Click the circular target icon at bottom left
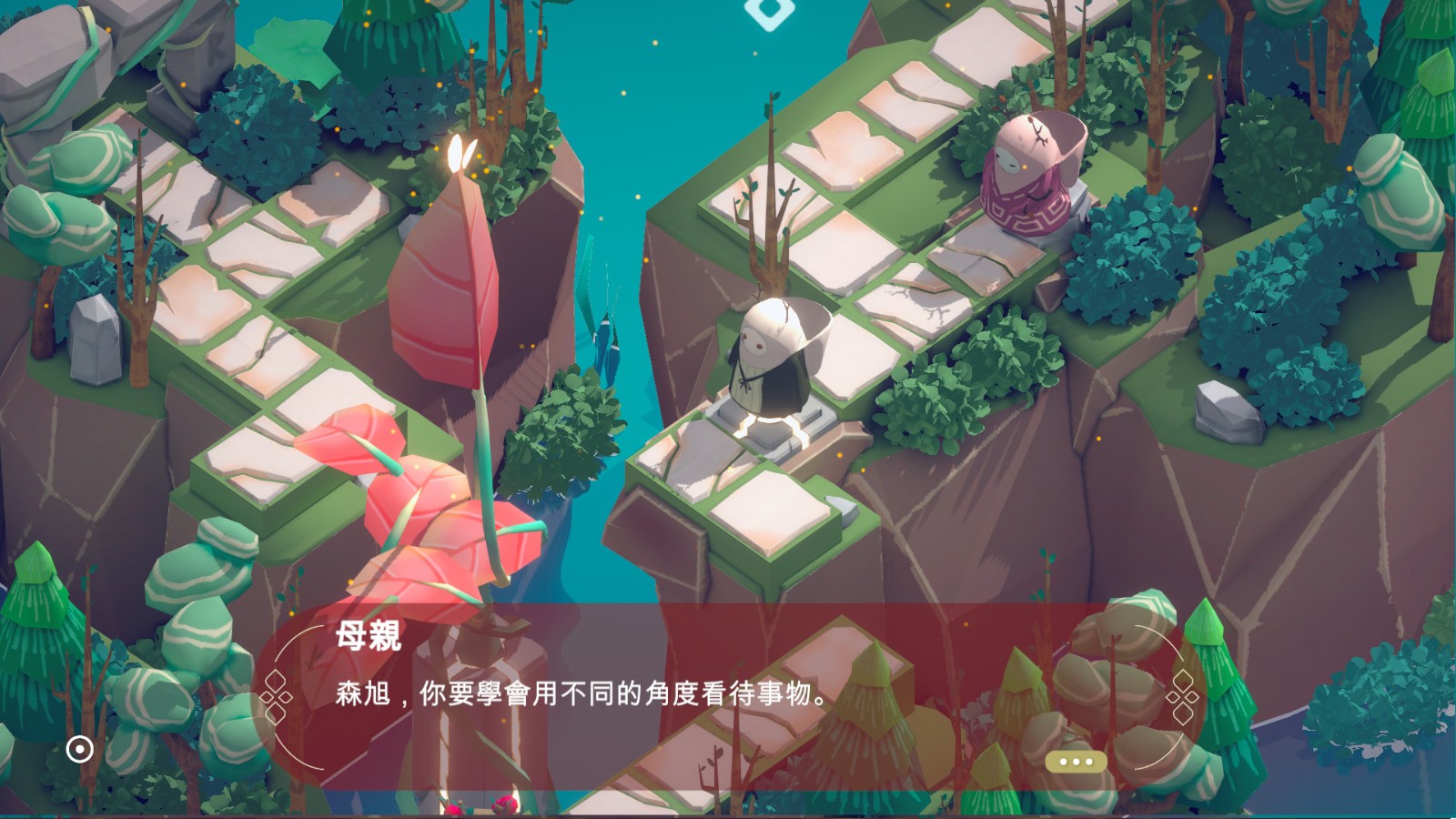This screenshot has width=1456, height=819. (x=78, y=748)
